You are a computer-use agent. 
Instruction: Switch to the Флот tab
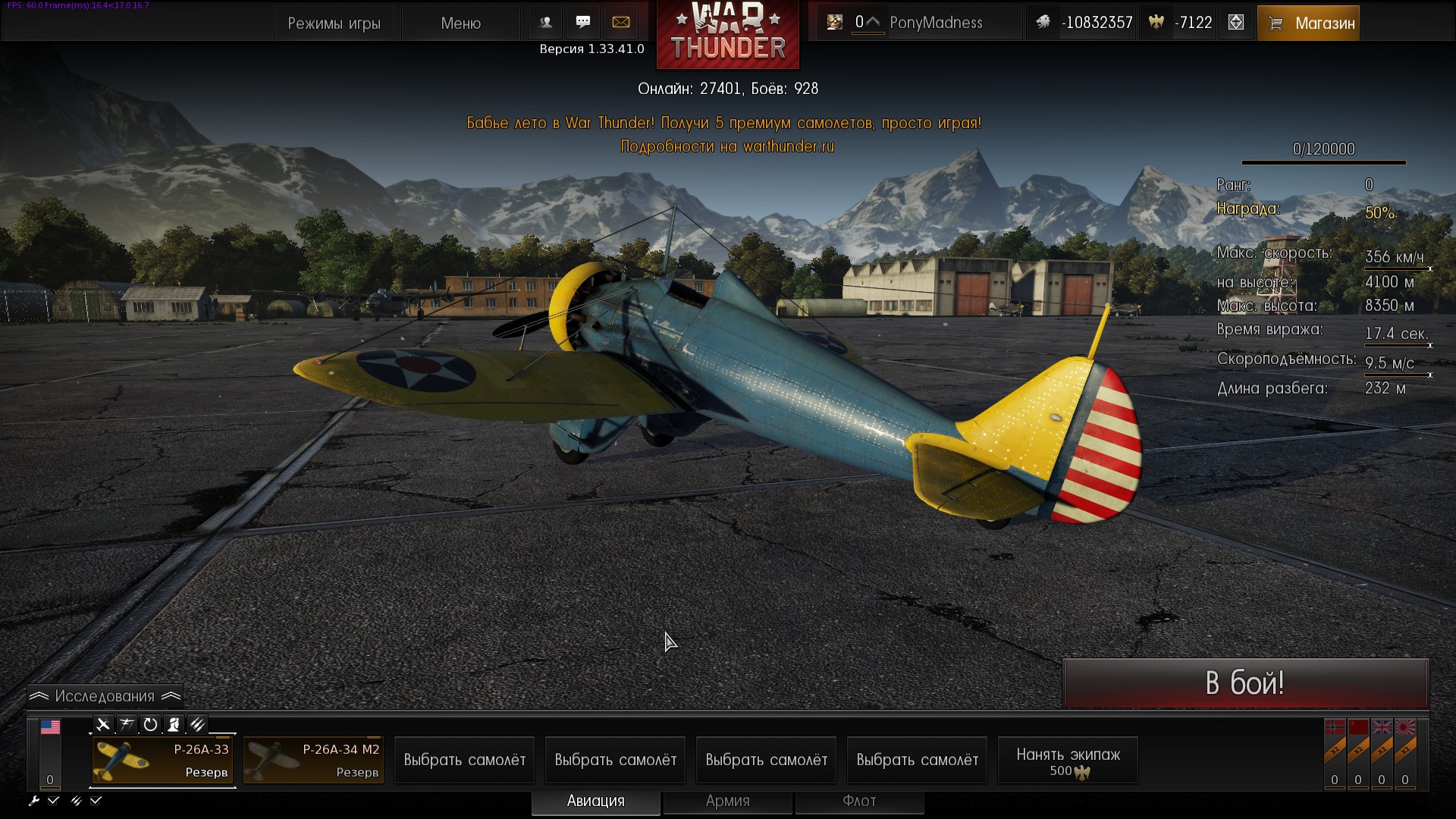tap(859, 801)
